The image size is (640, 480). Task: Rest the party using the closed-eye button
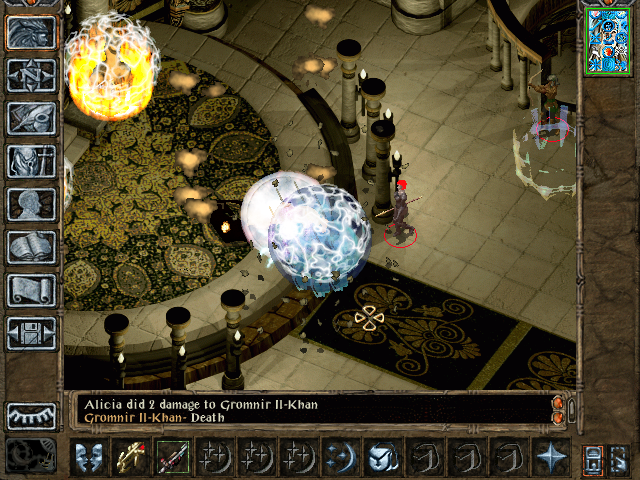click(31, 416)
